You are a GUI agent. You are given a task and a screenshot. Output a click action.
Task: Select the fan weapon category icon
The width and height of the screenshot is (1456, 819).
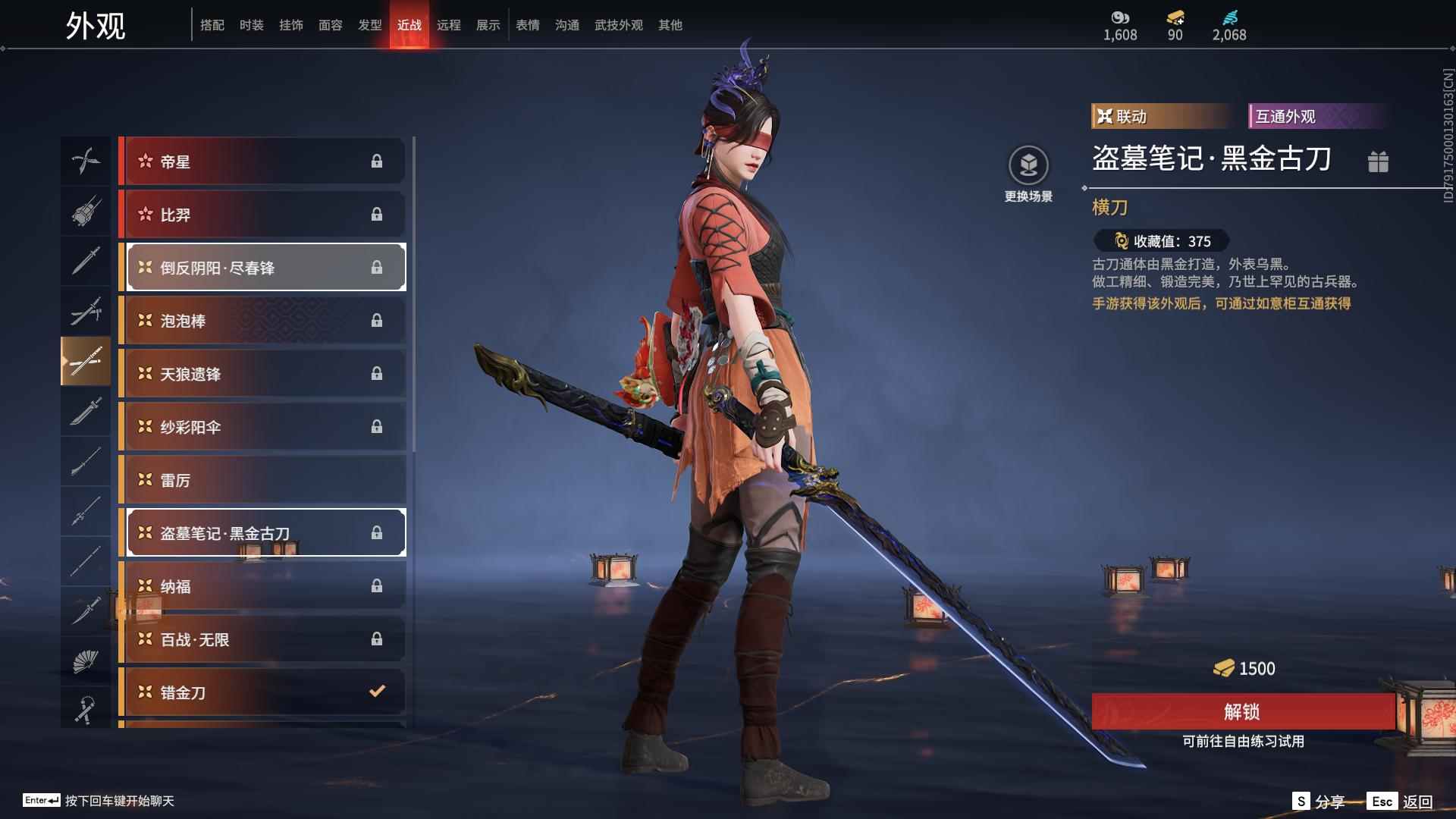coord(86,661)
